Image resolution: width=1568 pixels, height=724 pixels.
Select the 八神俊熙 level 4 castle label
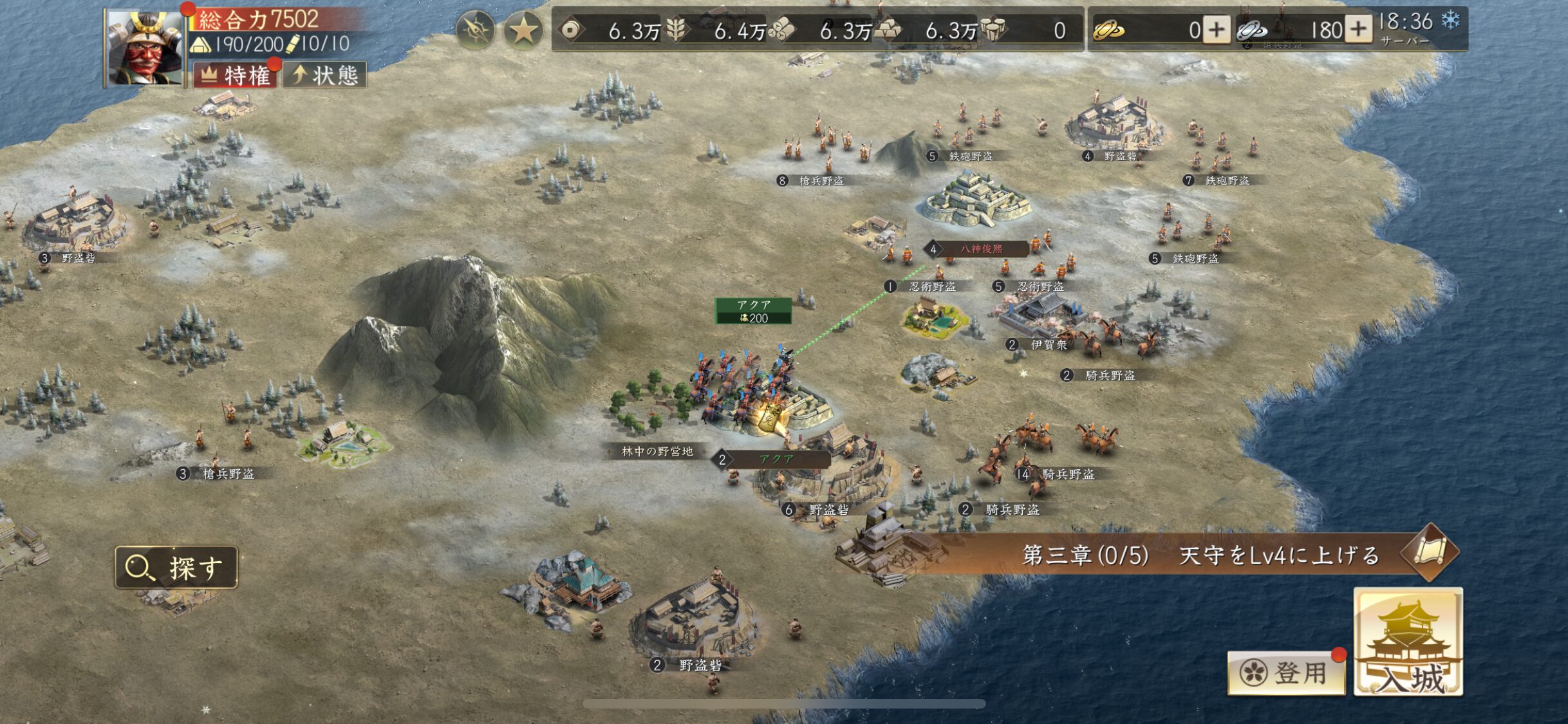[978, 249]
